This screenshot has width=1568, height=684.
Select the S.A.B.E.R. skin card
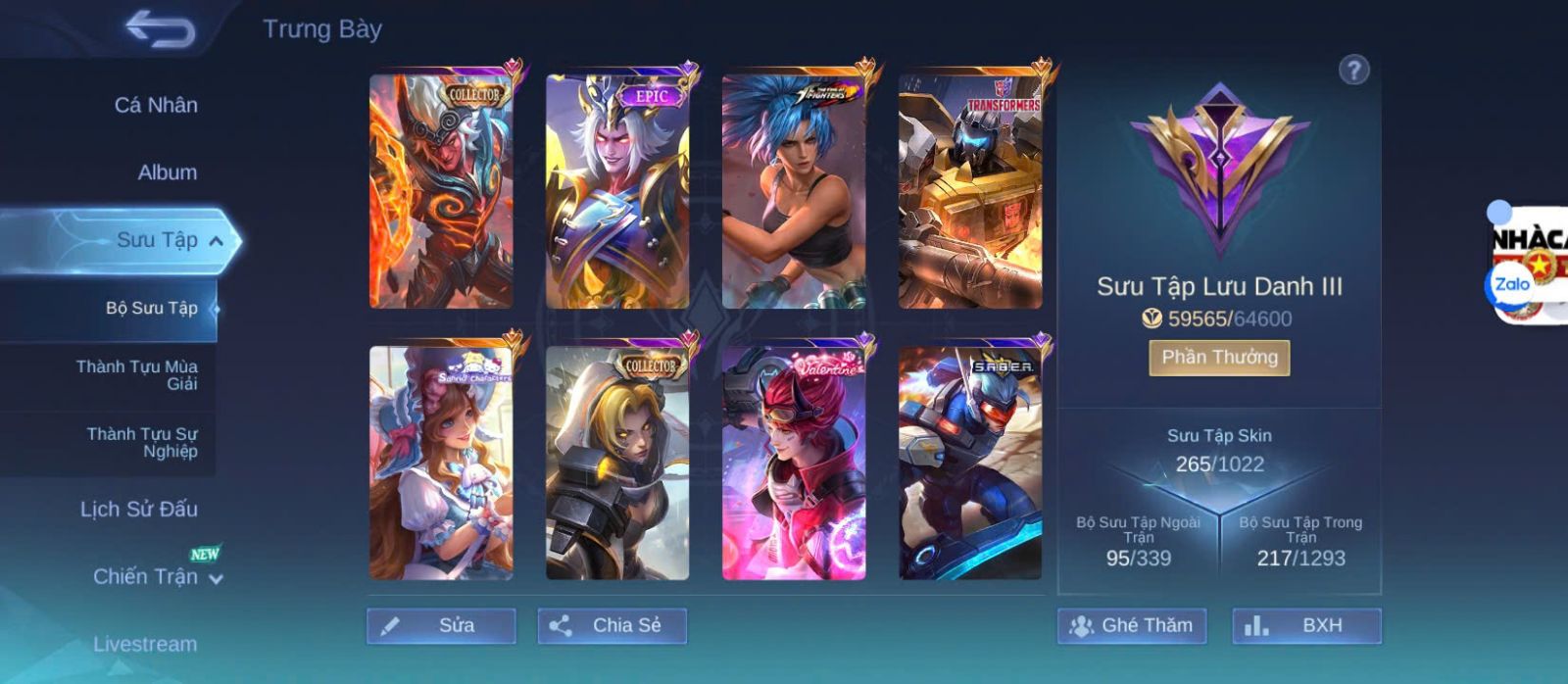coord(970,463)
